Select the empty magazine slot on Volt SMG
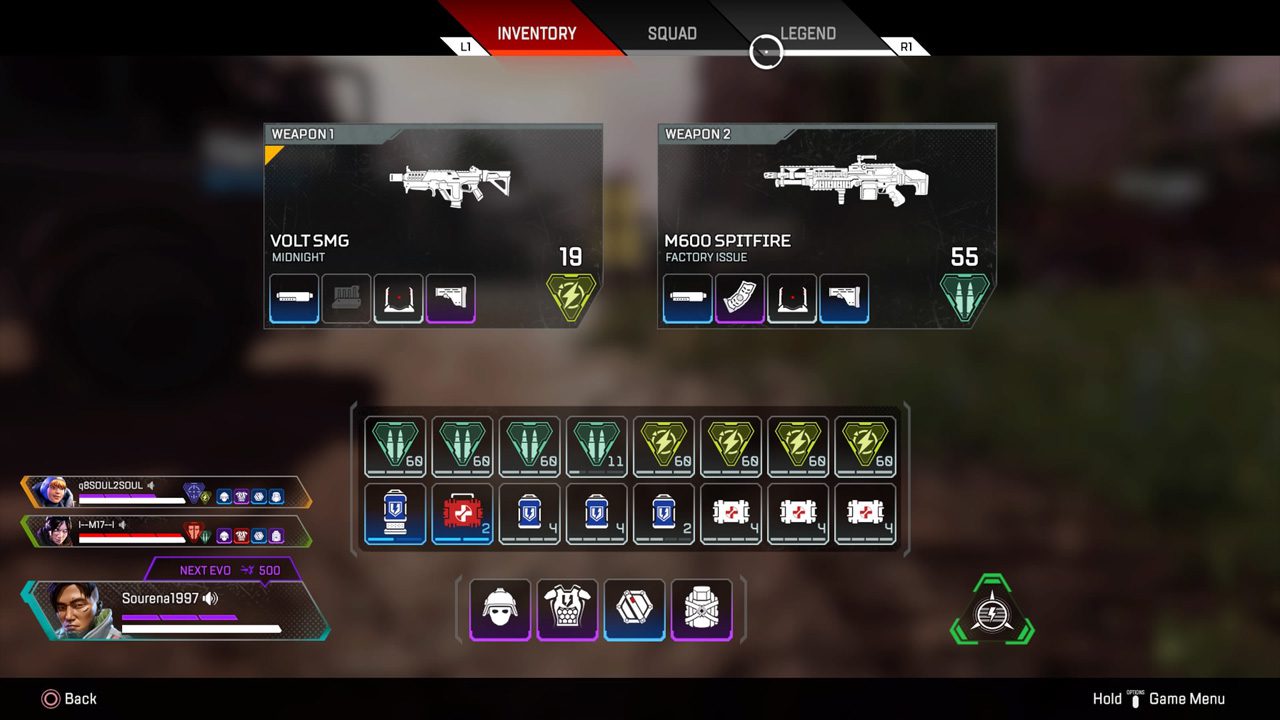The width and height of the screenshot is (1280, 720). [x=347, y=299]
